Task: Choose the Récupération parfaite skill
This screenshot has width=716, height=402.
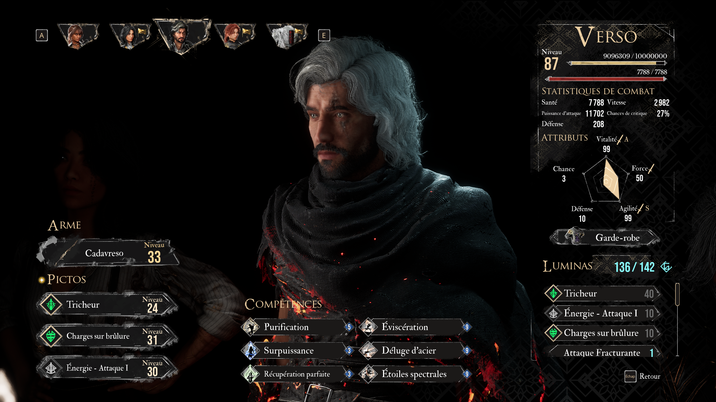Action: click(292, 374)
